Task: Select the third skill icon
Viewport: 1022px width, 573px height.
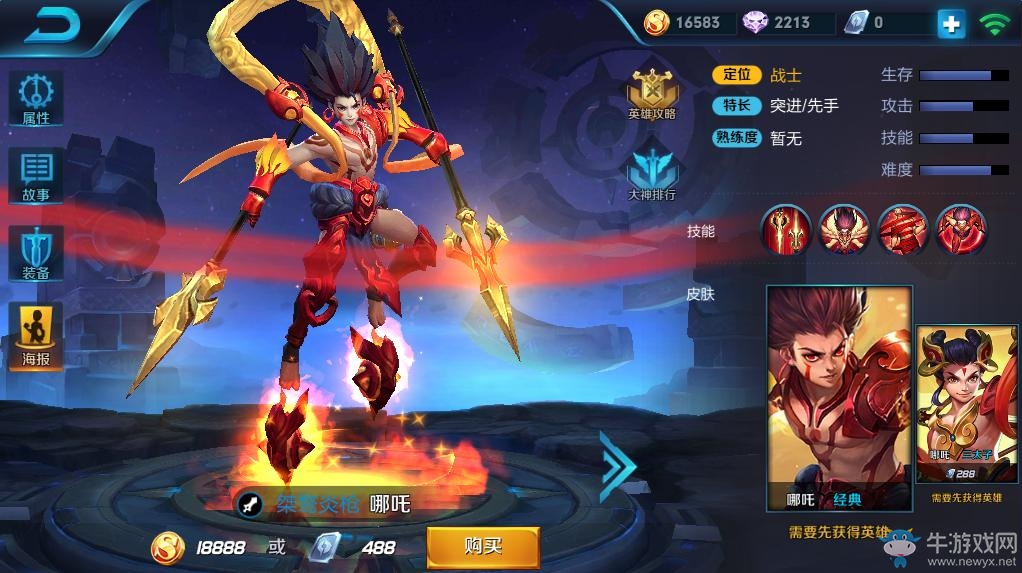Action: pos(902,230)
